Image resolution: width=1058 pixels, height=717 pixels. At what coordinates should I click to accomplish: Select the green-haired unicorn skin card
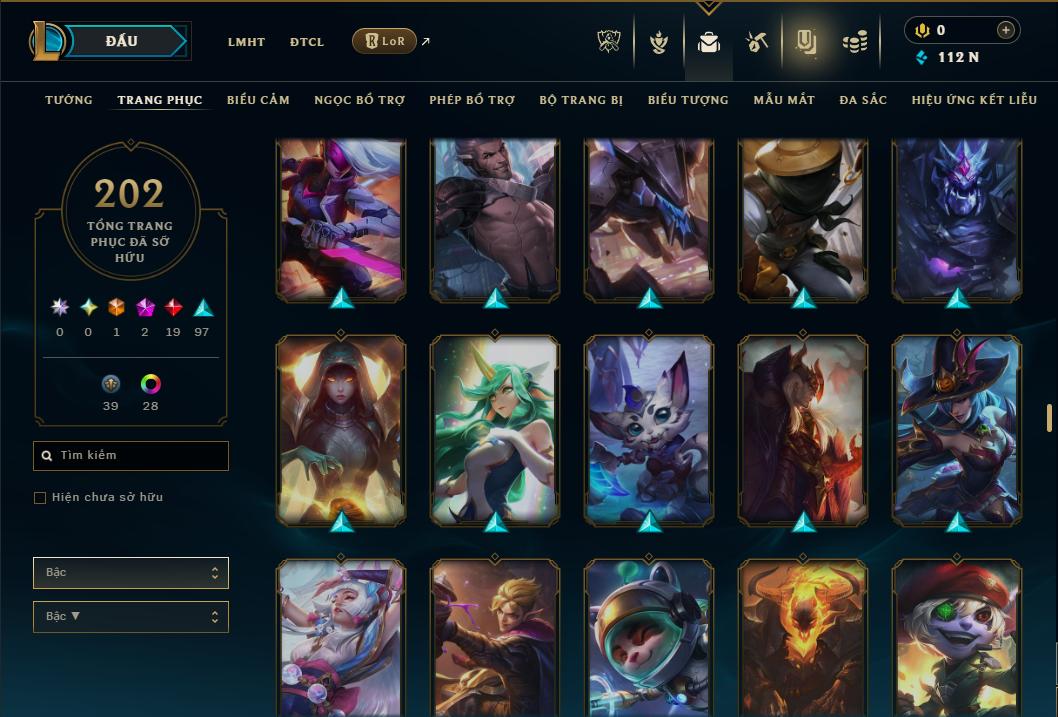pyautogui.click(x=495, y=429)
